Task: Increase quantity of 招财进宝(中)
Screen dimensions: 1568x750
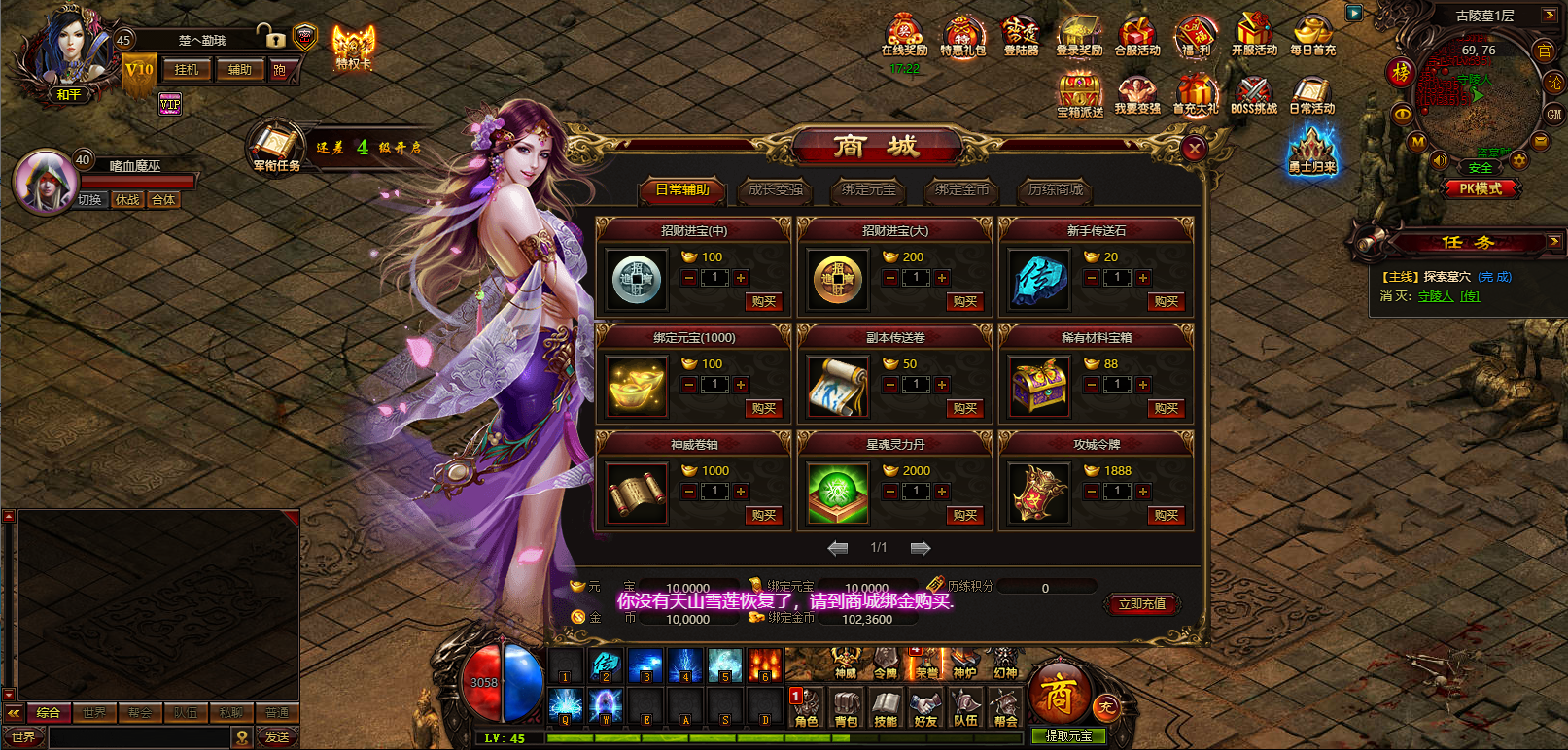Action: coord(741,279)
